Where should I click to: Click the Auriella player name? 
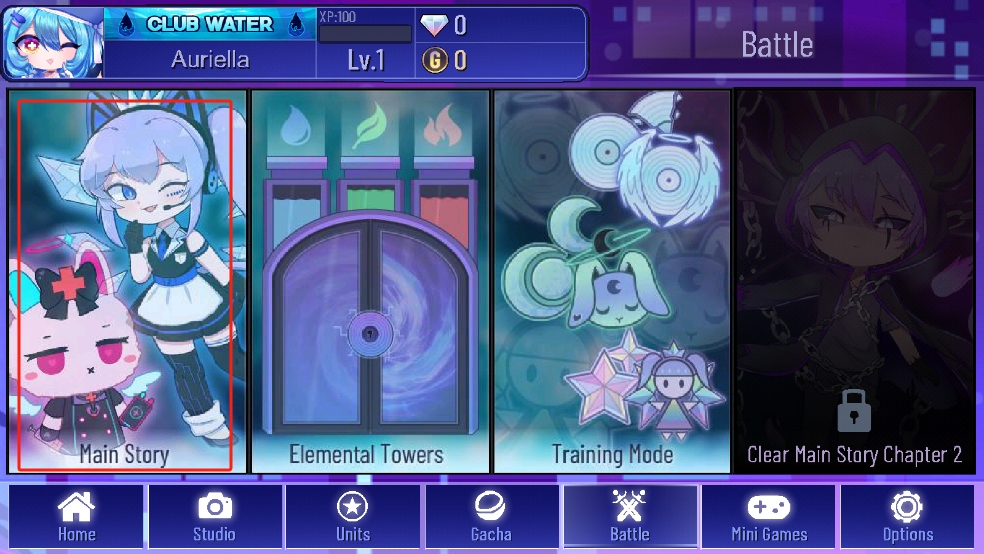point(210,60)
